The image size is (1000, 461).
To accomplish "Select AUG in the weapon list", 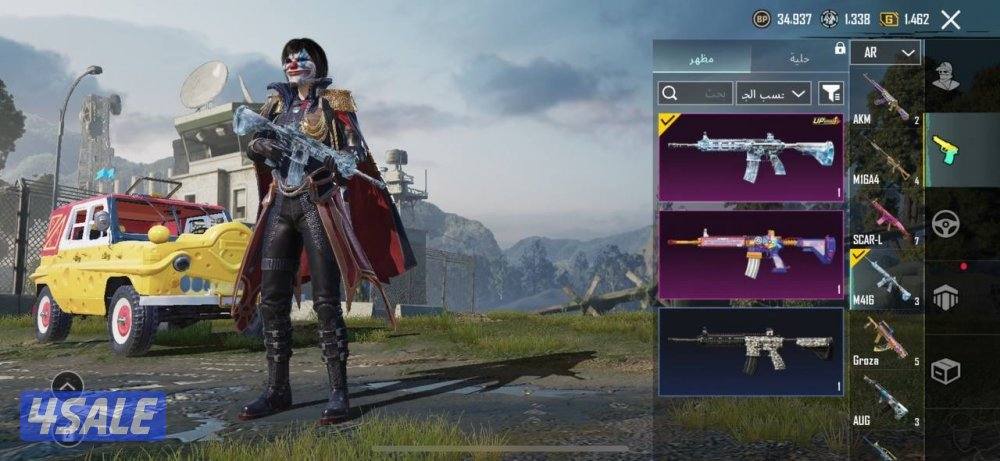I will click(x=886, y=402).
